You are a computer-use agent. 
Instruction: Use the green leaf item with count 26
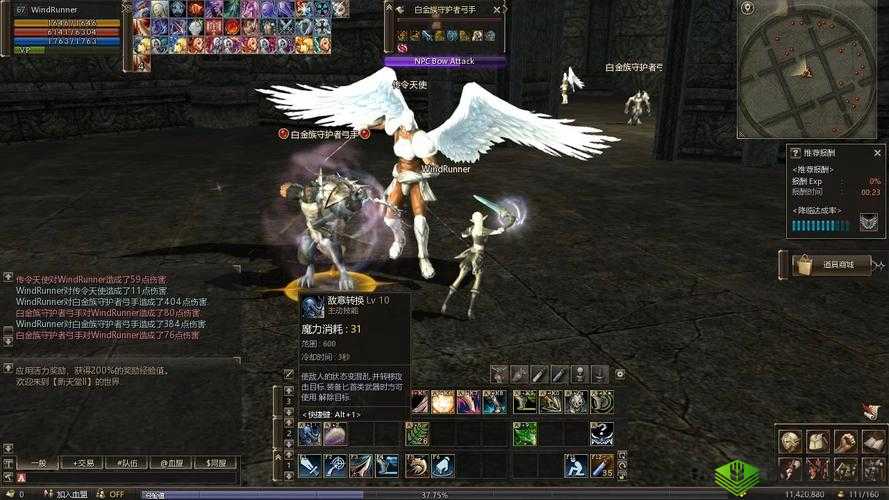tap(418, 433)
